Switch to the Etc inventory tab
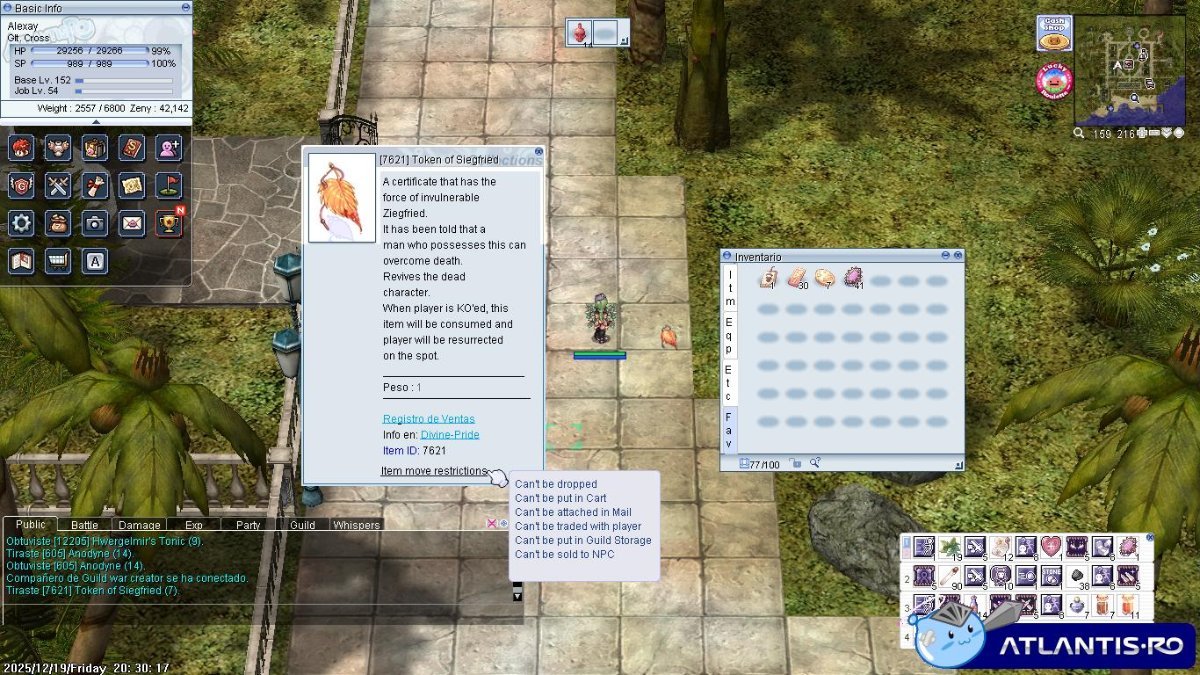The height and width of the screenshot is (675, 1200). (x=729, y=382)
